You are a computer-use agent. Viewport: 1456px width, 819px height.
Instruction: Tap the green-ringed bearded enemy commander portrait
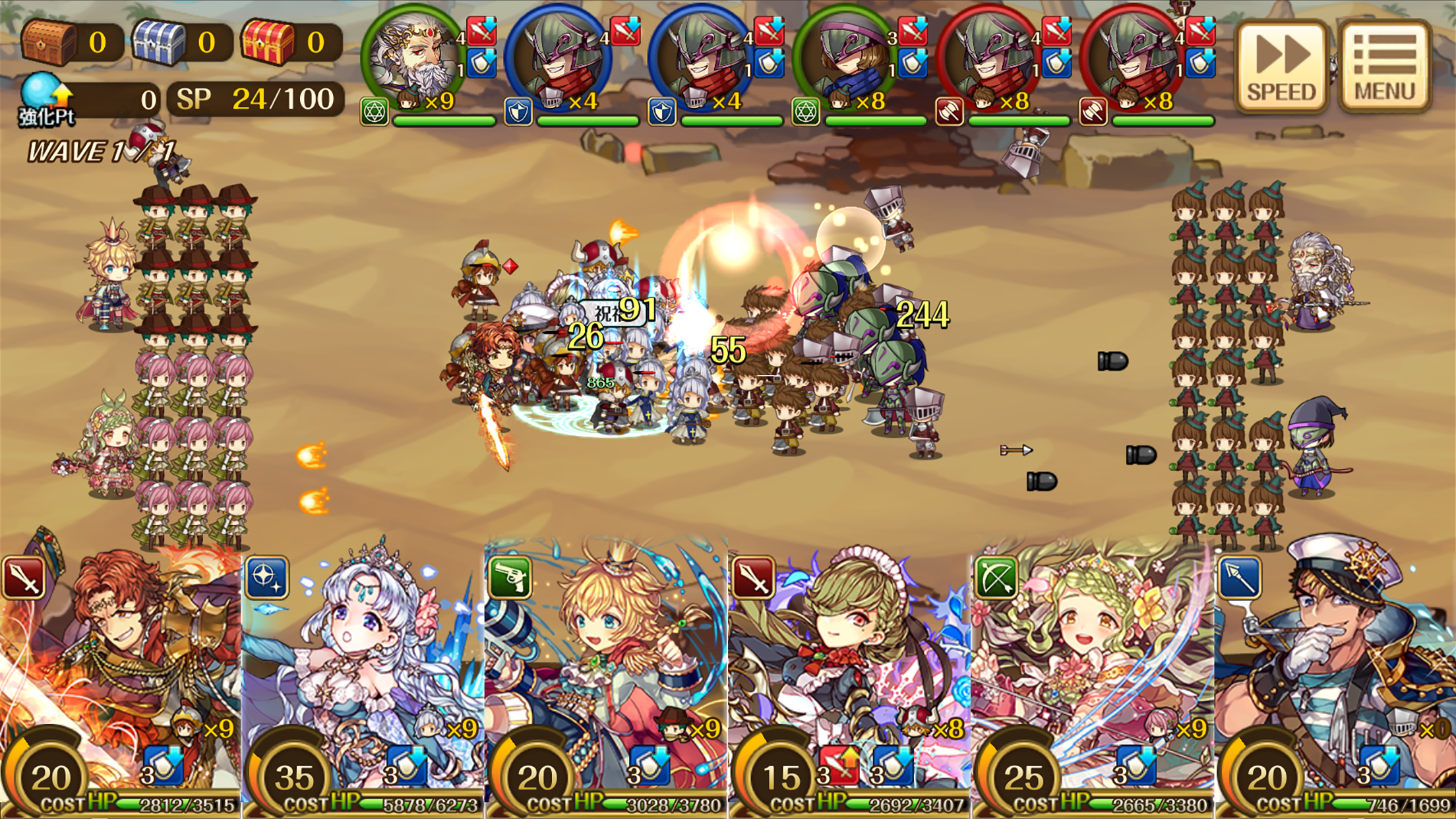click(x=411, y=51)
